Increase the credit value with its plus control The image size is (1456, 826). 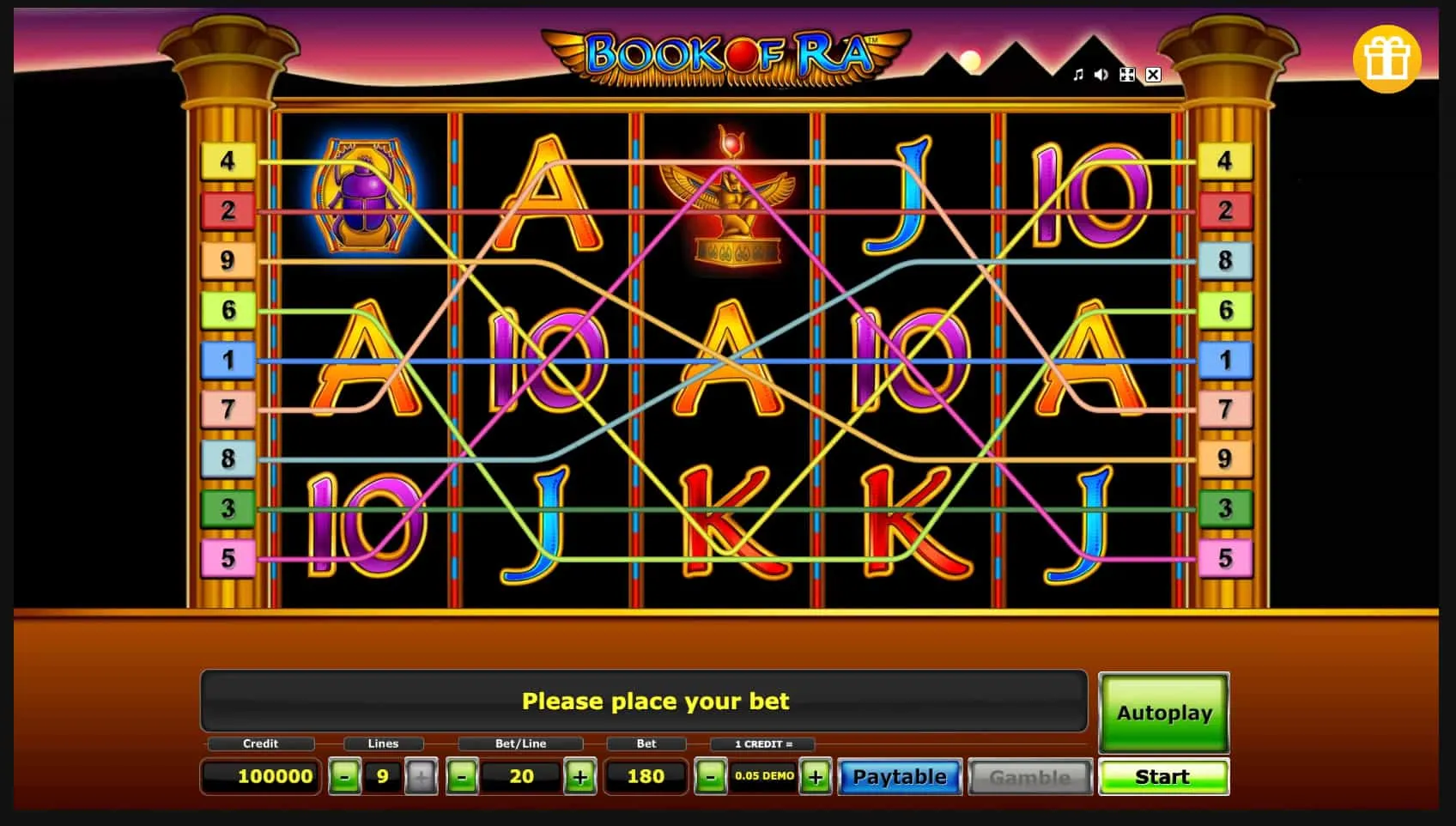pos(814,776)
